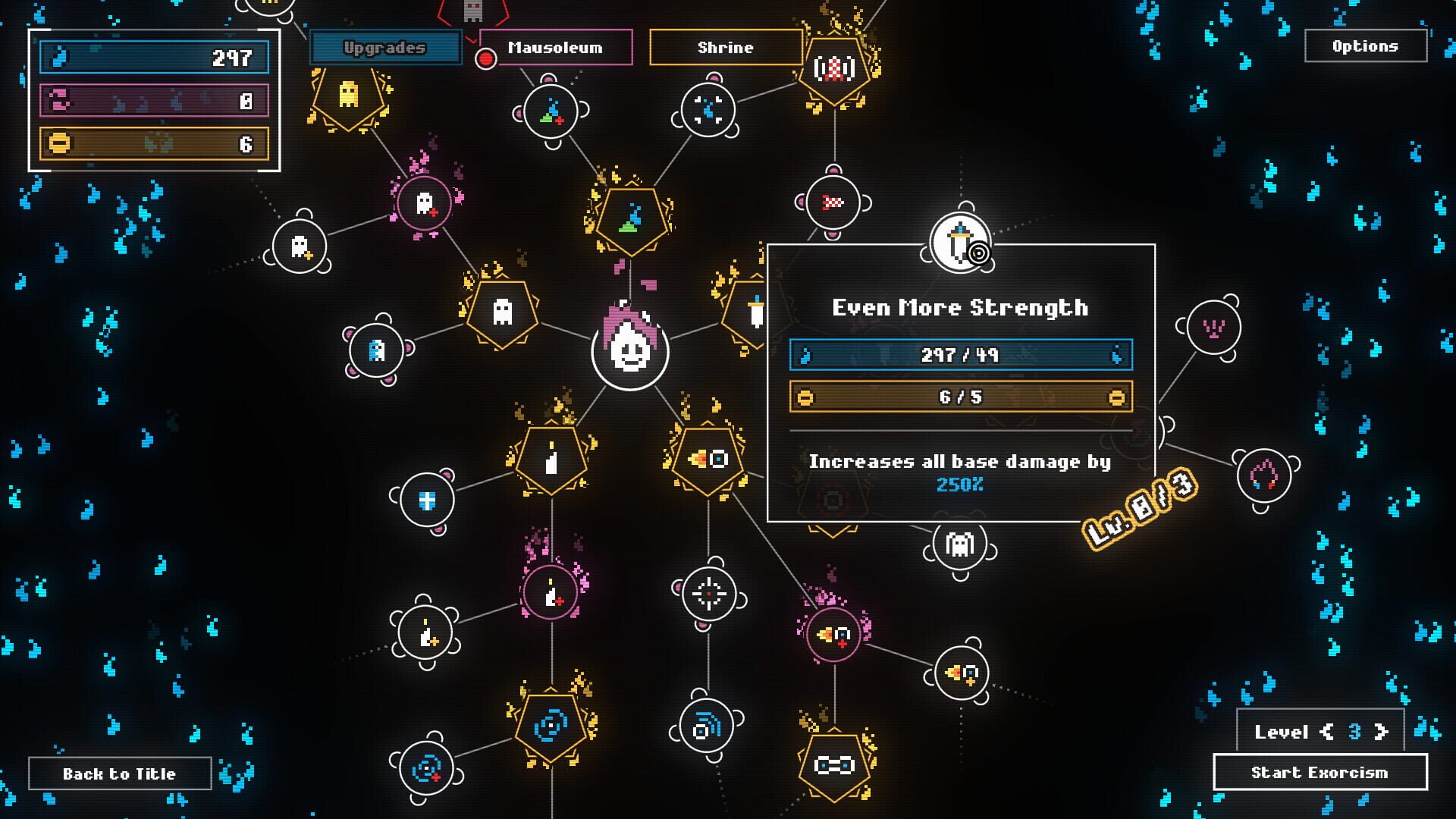The image size is (1456, 819).
Task: Select the blue shield upgrade node
Action: click(428, 498)
